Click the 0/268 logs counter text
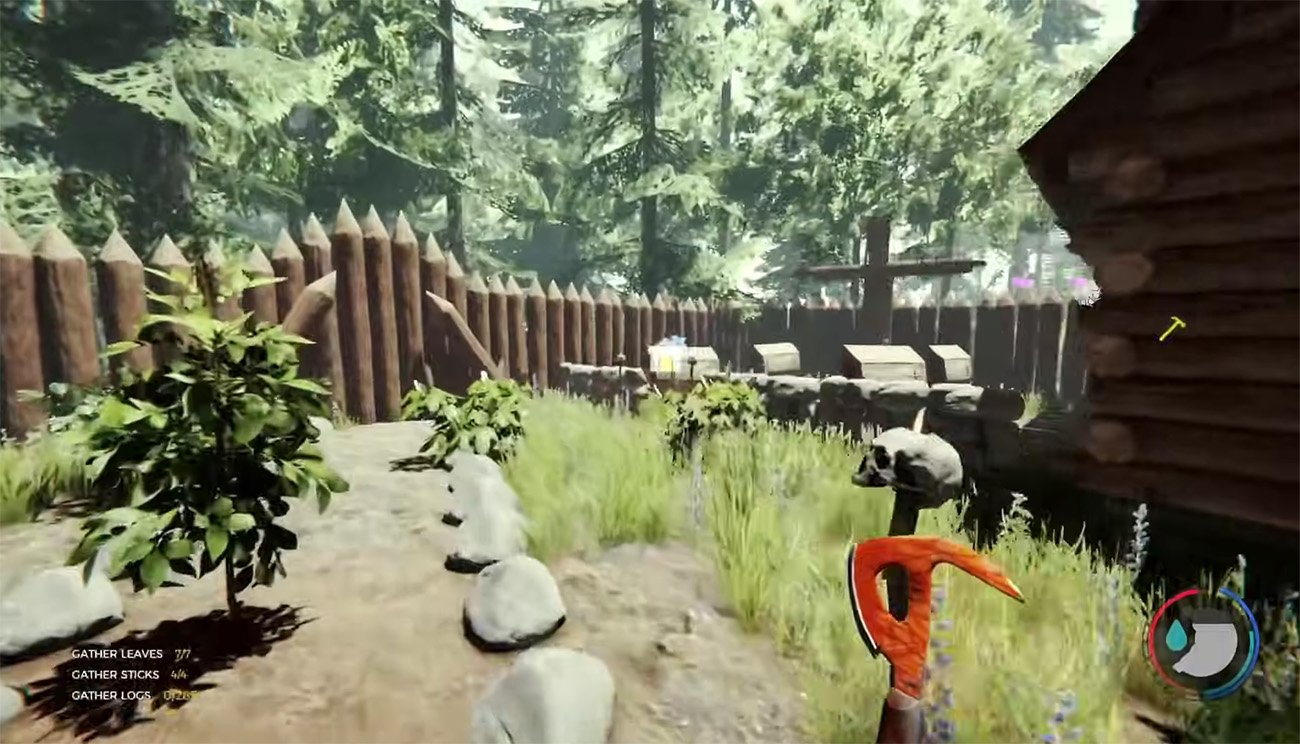 181,694
